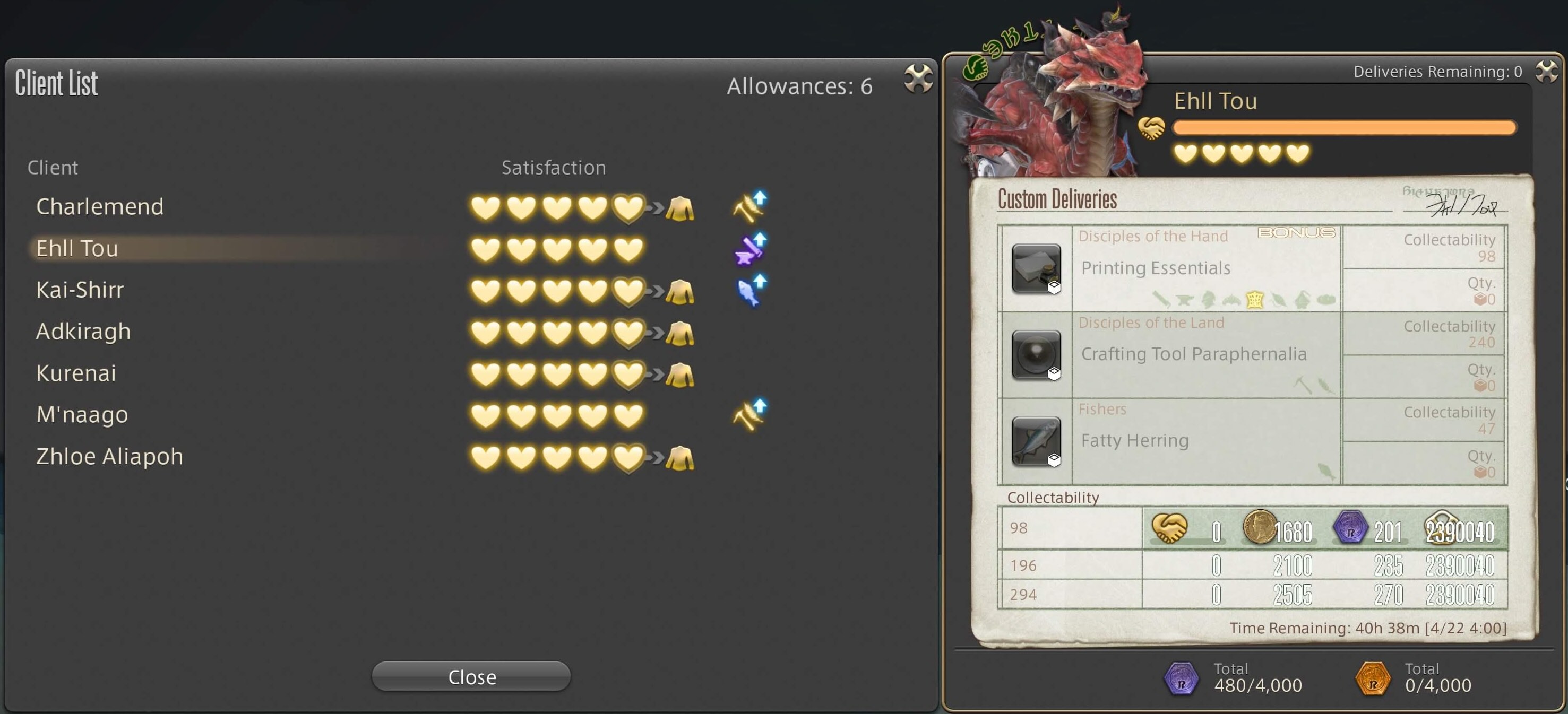Select Charlemend in the client list
Image resolution: width=1568 pixels, height=714 pixels.
pos(100,207)
